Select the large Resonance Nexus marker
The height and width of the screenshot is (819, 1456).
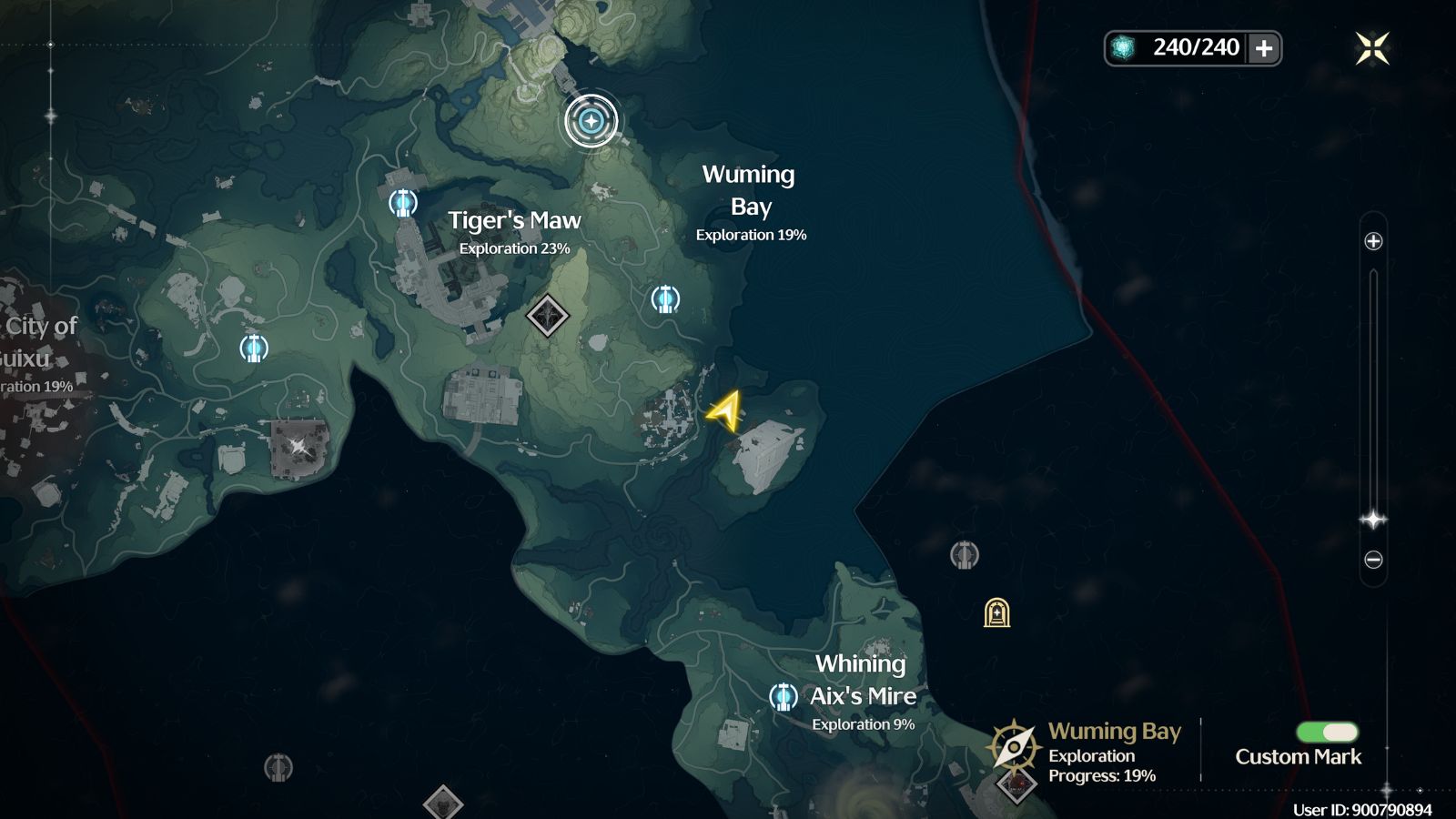point(591,121)
